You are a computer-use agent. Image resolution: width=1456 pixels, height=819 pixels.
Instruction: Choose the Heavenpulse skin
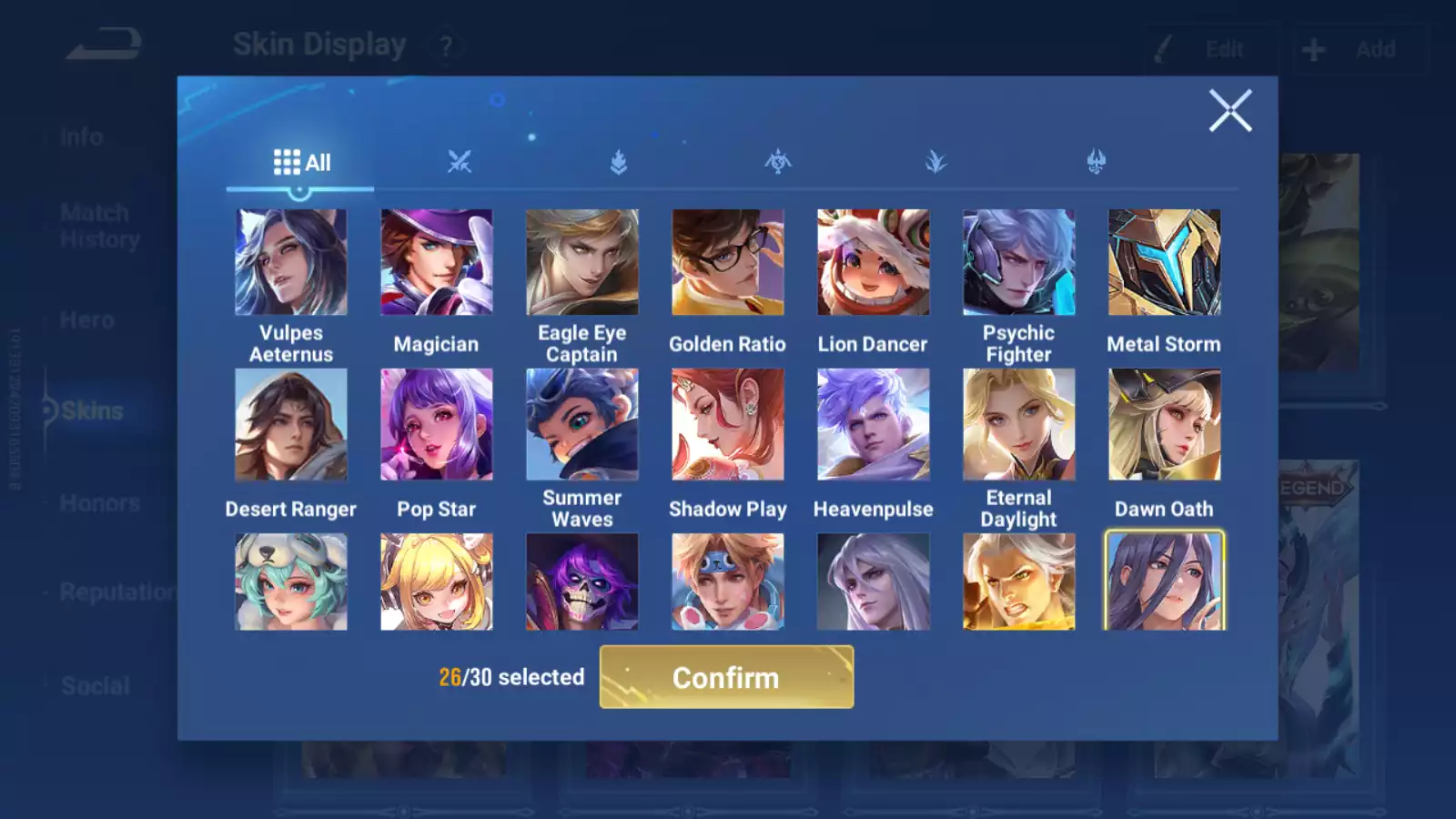click(874, 424)
